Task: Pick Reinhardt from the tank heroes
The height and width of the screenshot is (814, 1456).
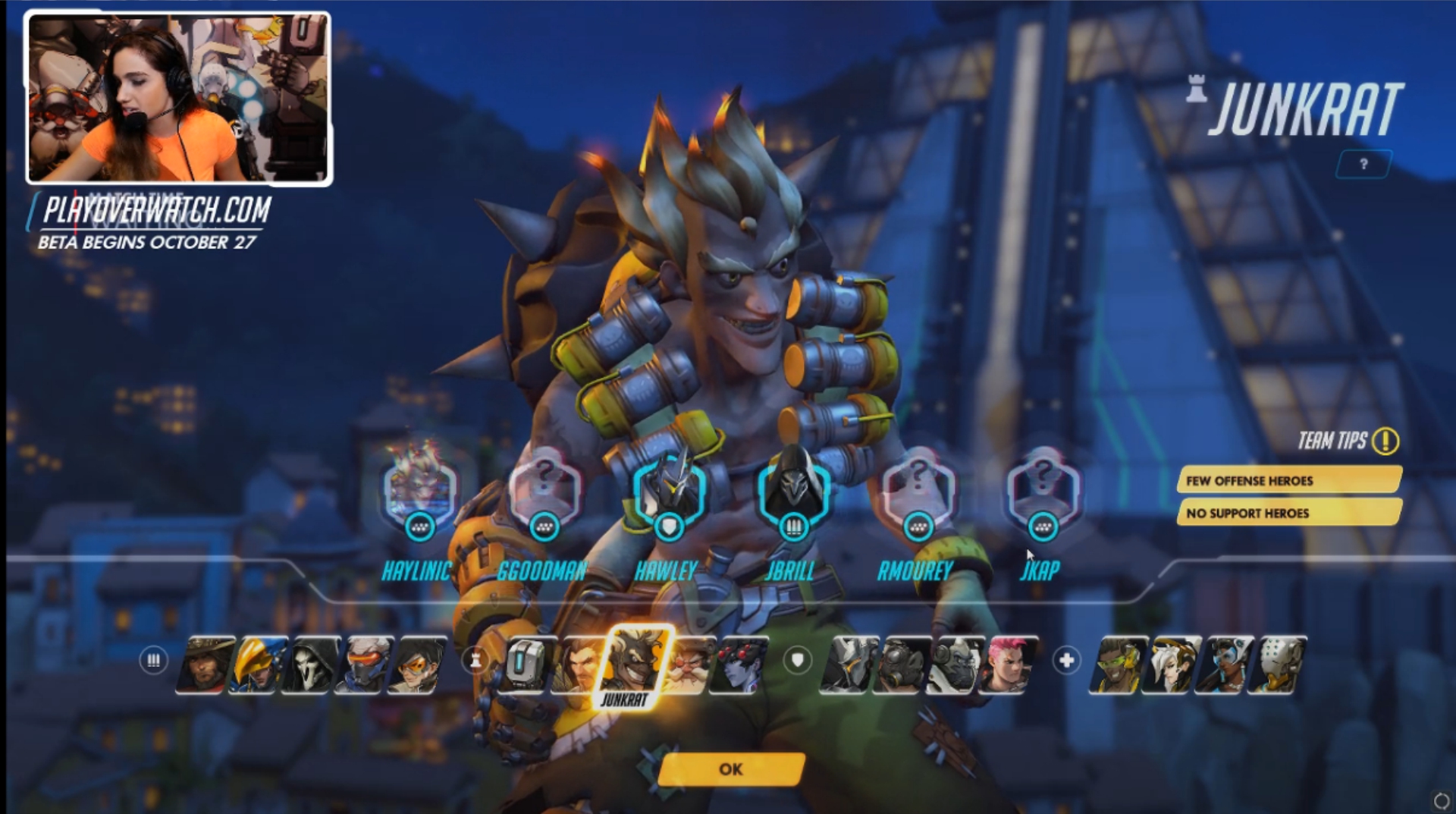Action: tap(849, 665)
